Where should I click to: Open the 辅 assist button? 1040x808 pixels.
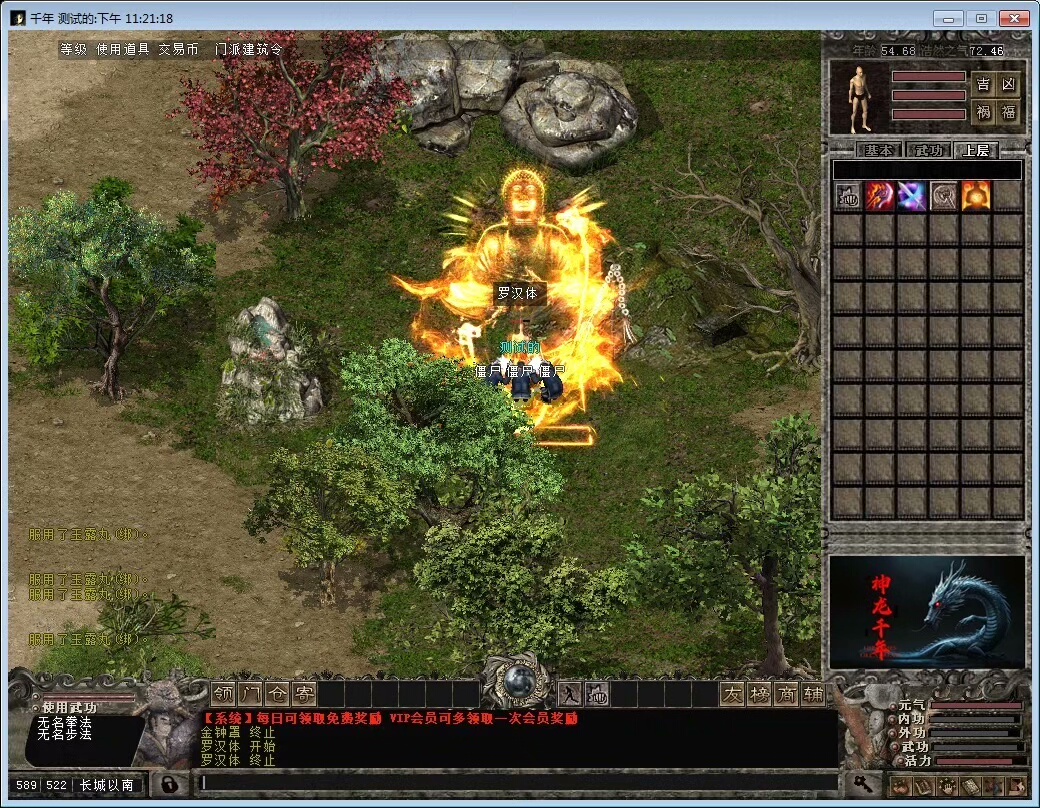[x=812, y=693]
